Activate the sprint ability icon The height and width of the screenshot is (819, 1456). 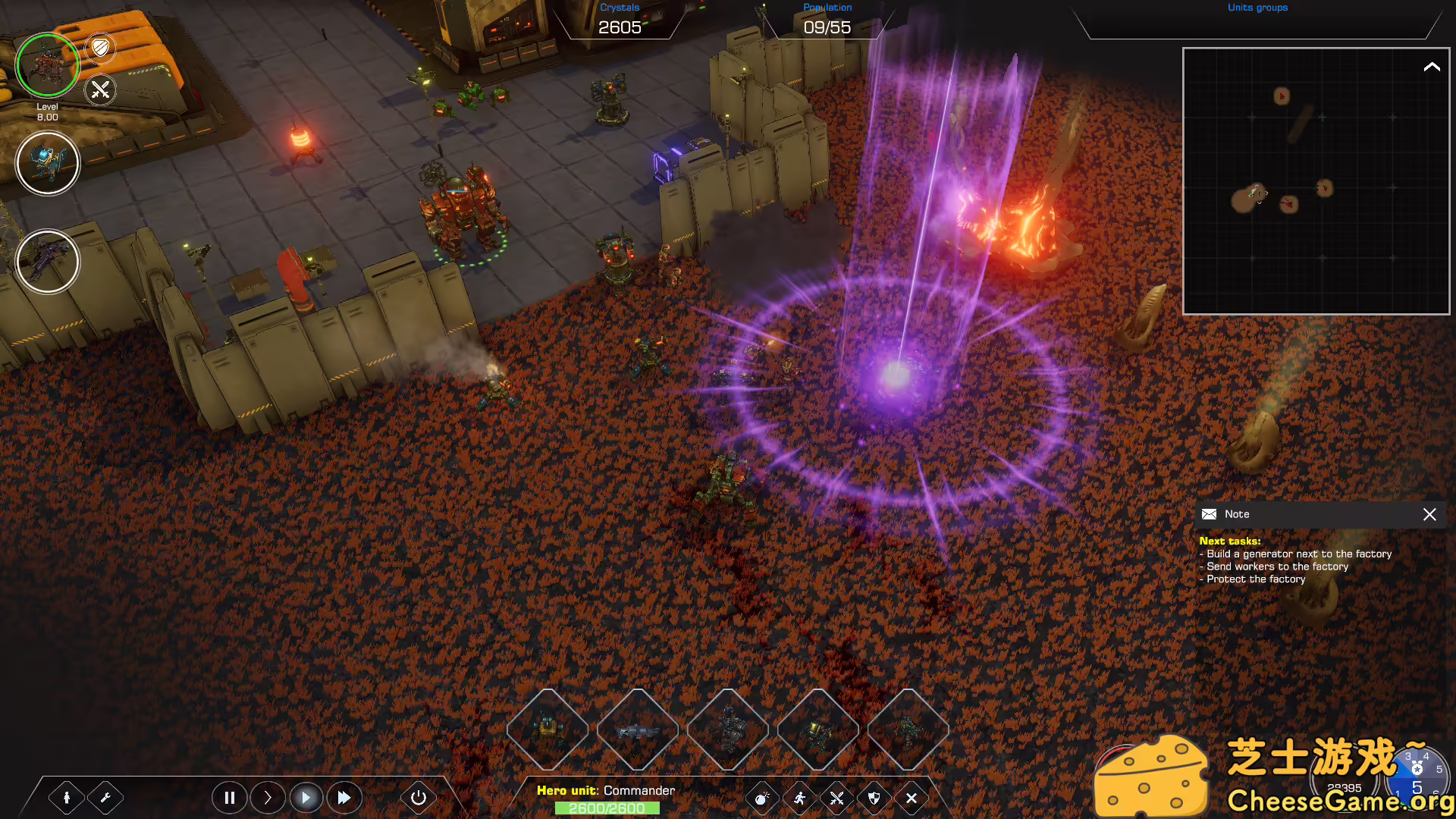pyautogui.click(x=799, y=798)
